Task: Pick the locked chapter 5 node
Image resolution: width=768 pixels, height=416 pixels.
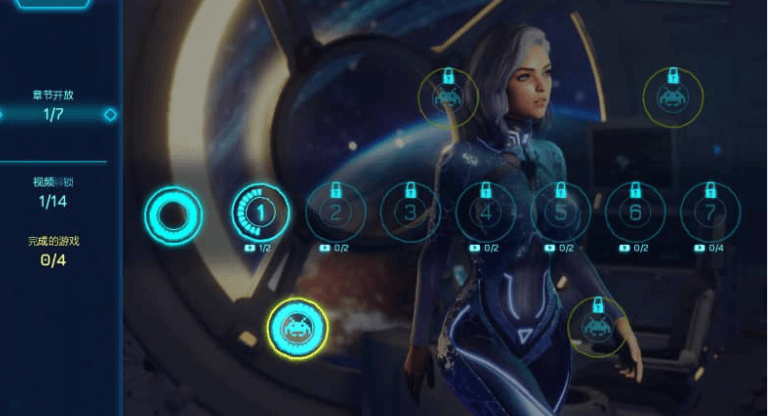Action: pyautogui.click(x=560, y=212)
